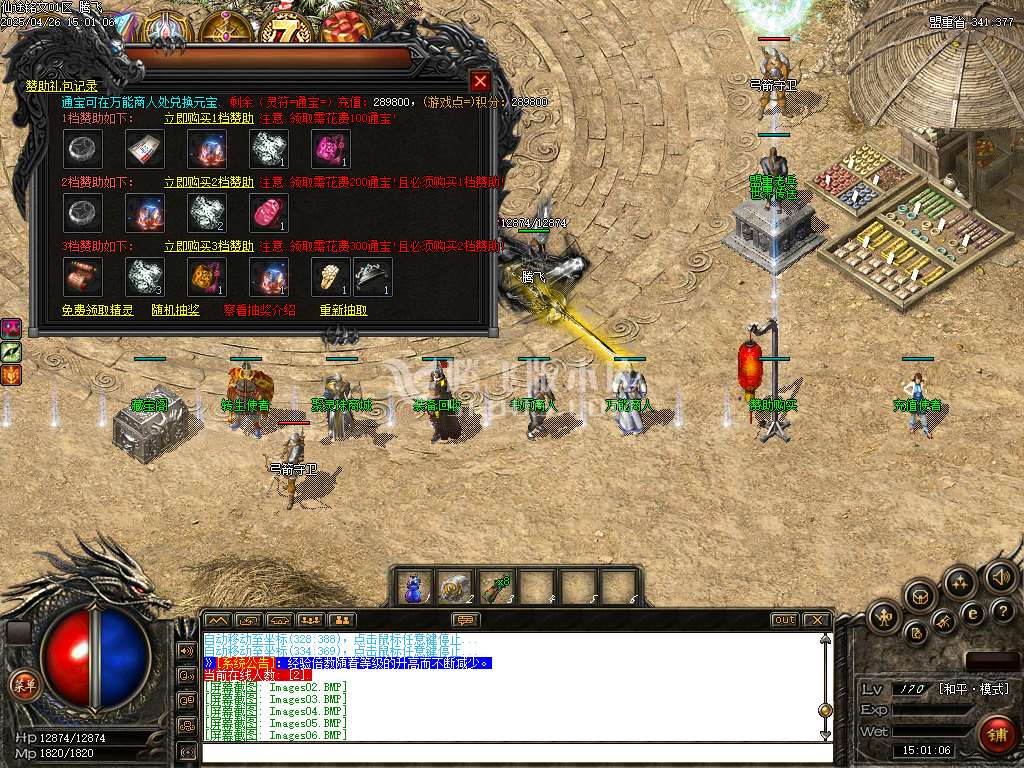Image resolution: width=1024 pixels, height=768 pixels.
Task: Select the 立即购买3档赞助 link
Action: [x=209, y=246]
